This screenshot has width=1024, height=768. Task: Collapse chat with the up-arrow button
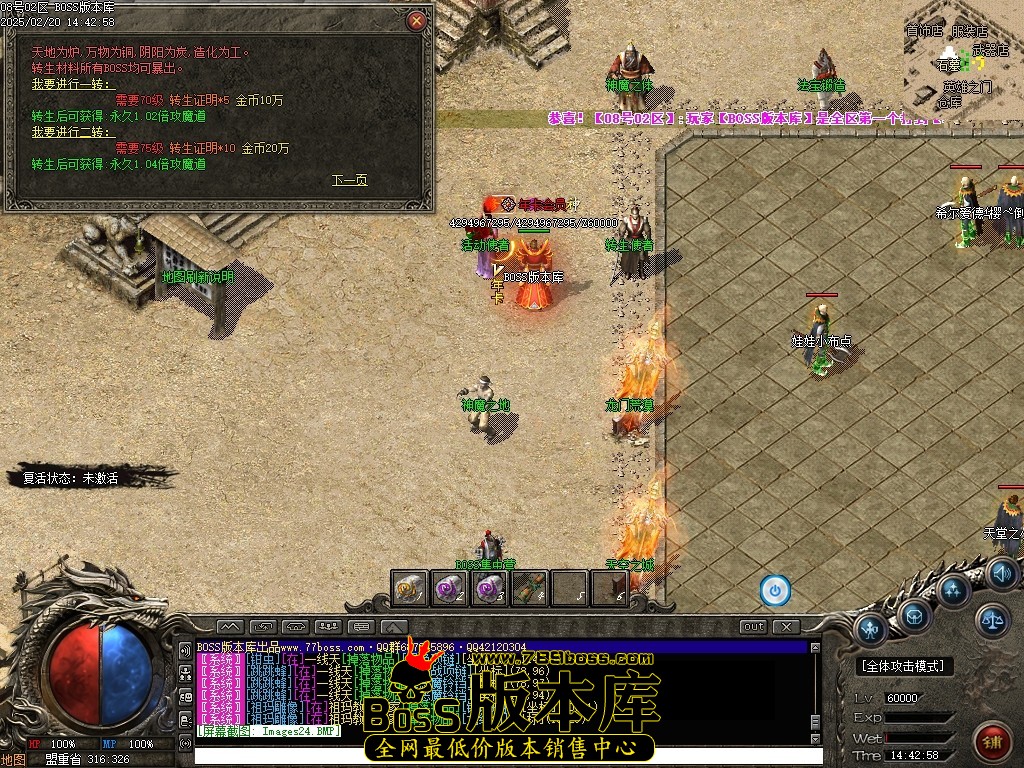(x=229, y=627)
